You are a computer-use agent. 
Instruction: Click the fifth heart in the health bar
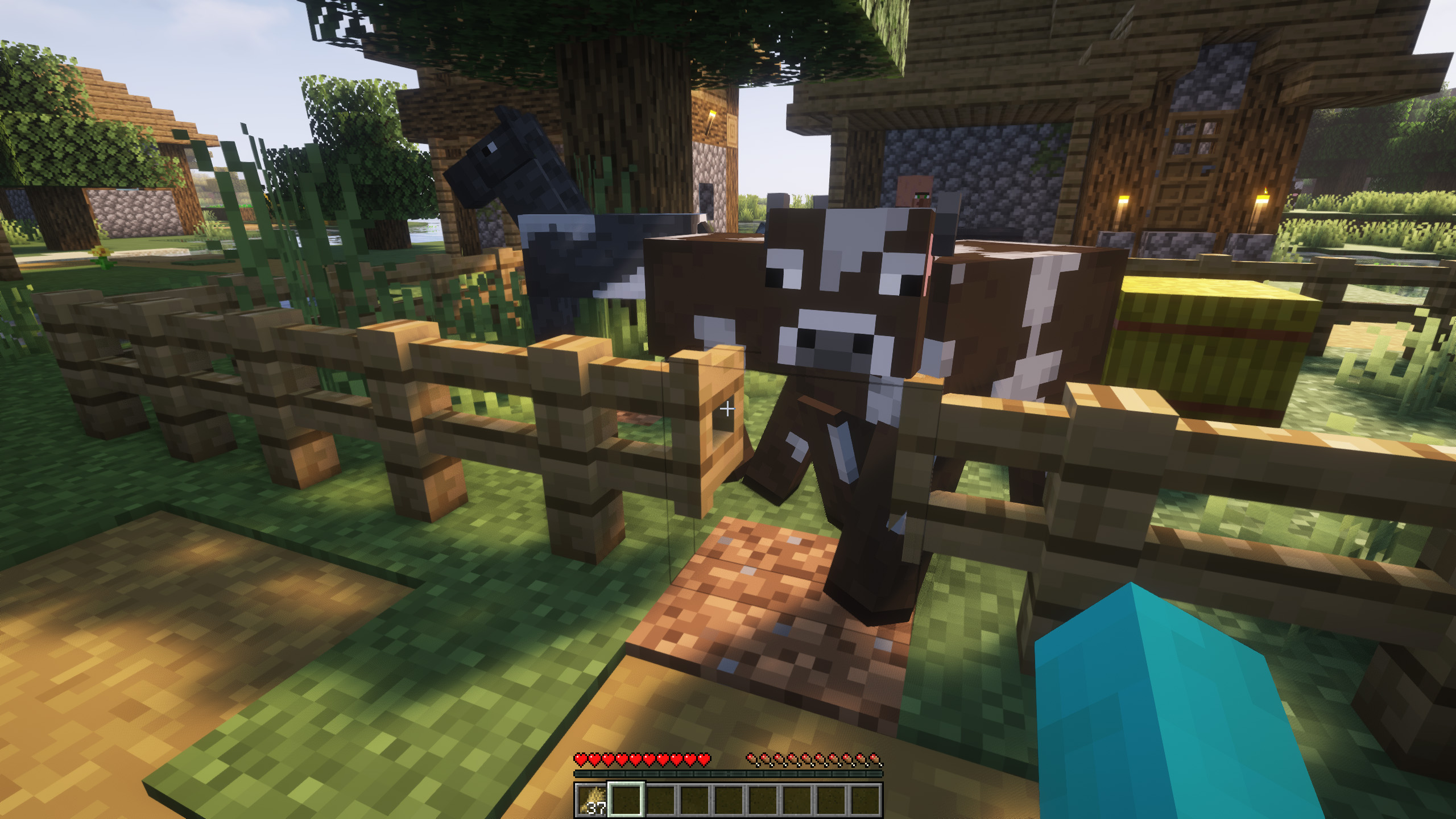(636, 758)
